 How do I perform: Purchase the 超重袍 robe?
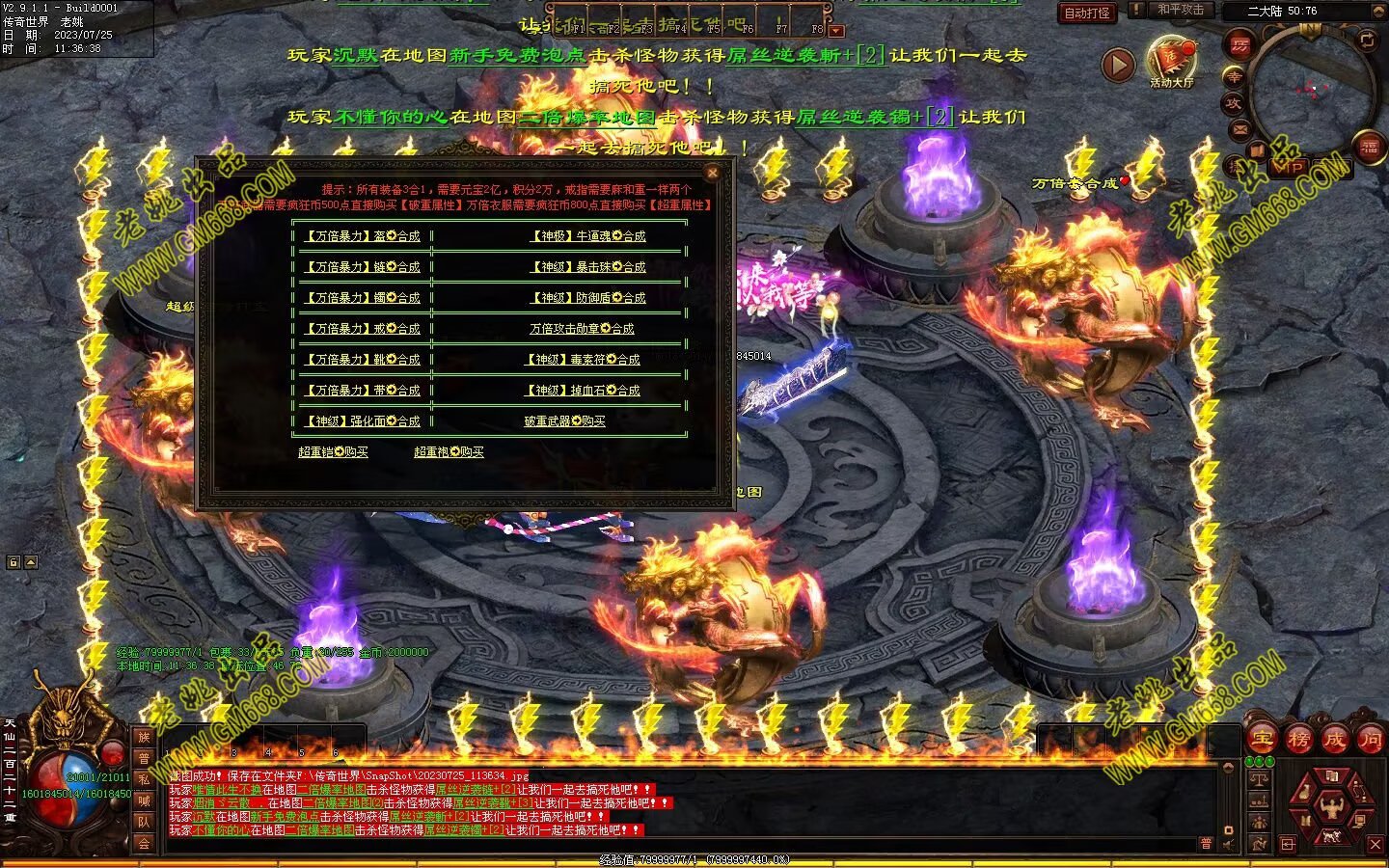(449, 452)
